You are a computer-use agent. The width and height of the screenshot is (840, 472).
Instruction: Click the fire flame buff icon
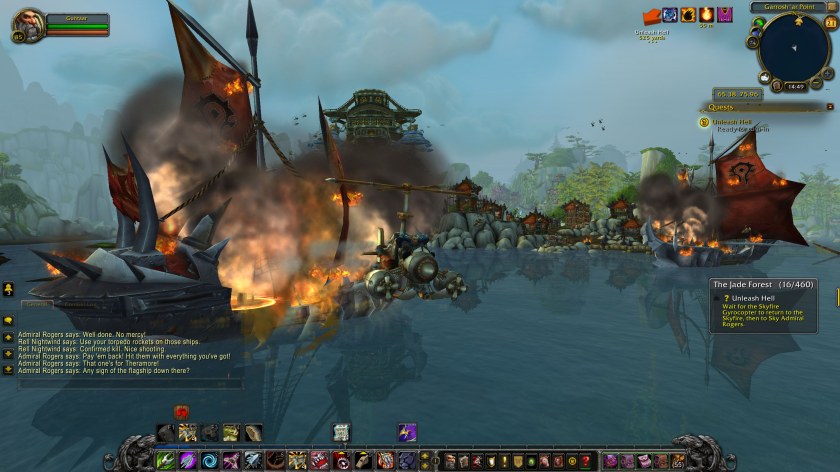pos(706,14)
